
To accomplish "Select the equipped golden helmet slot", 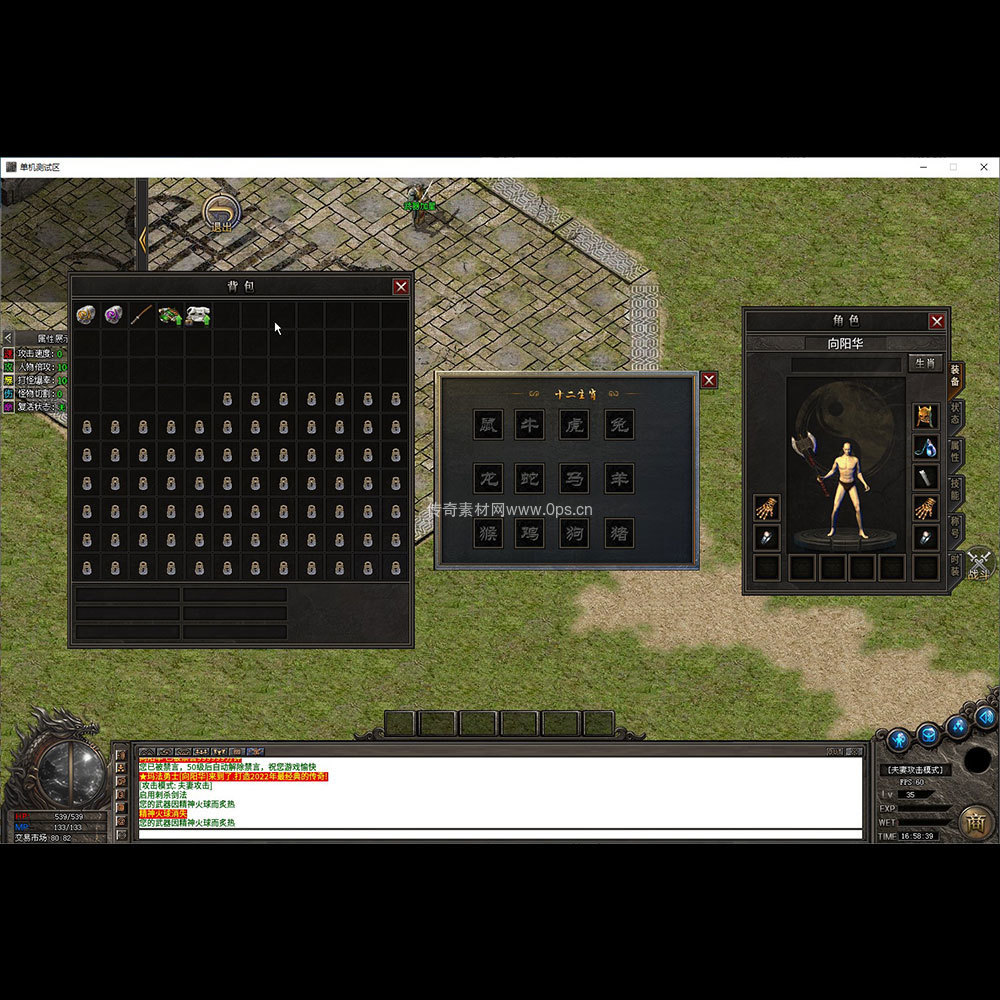I will click(926, 416).
